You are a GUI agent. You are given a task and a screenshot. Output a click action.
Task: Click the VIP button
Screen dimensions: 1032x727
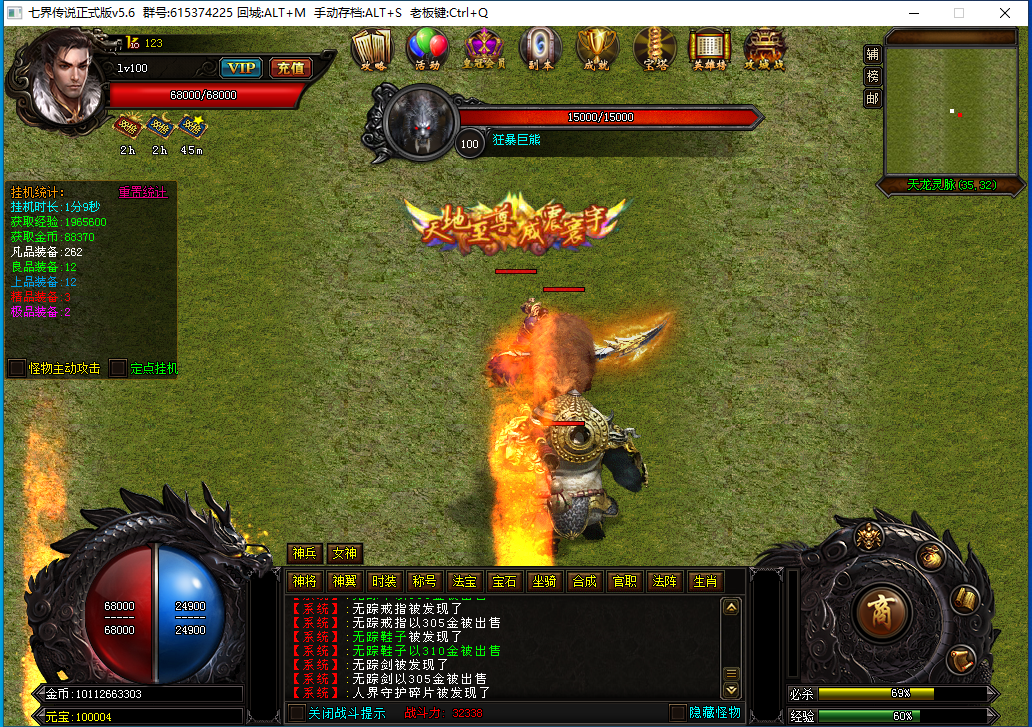click(x=240, y=68)
